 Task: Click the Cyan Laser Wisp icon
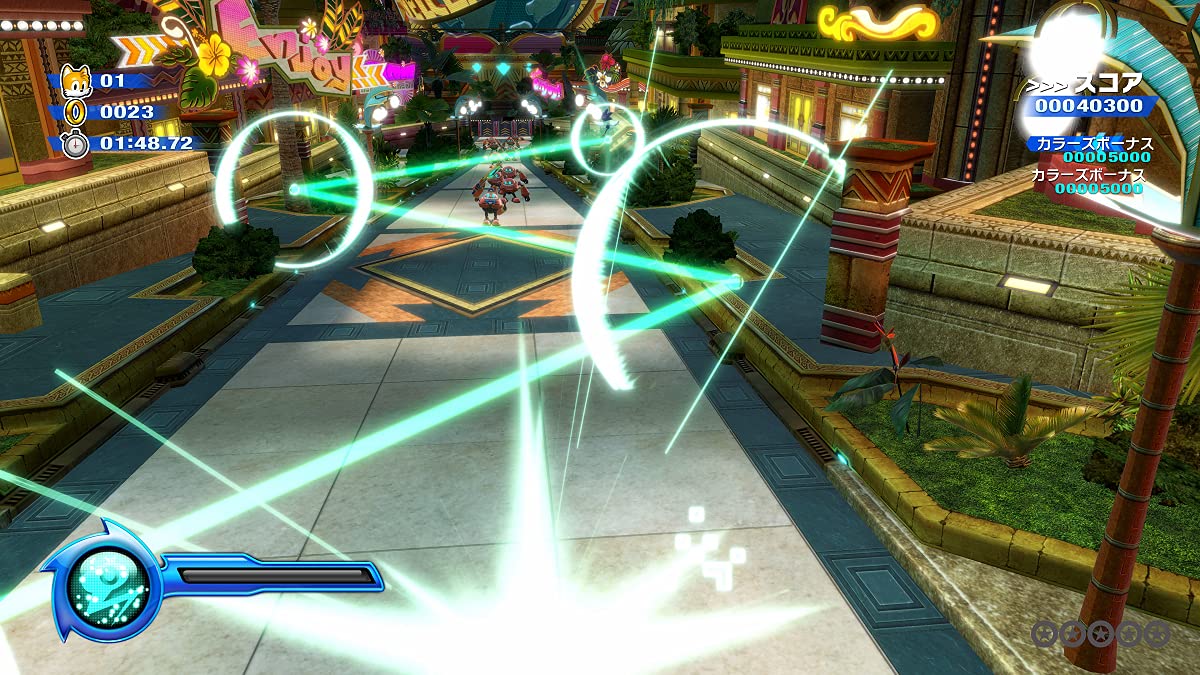coord(107,582)
